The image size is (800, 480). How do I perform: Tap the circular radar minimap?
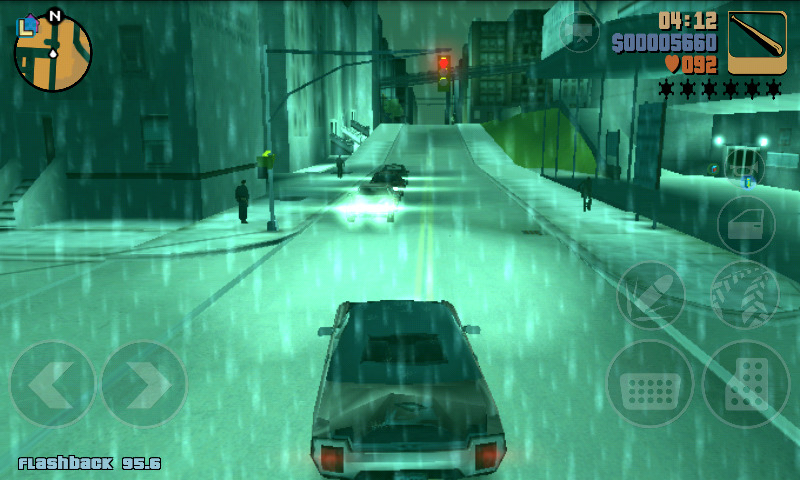coord(53,53)
